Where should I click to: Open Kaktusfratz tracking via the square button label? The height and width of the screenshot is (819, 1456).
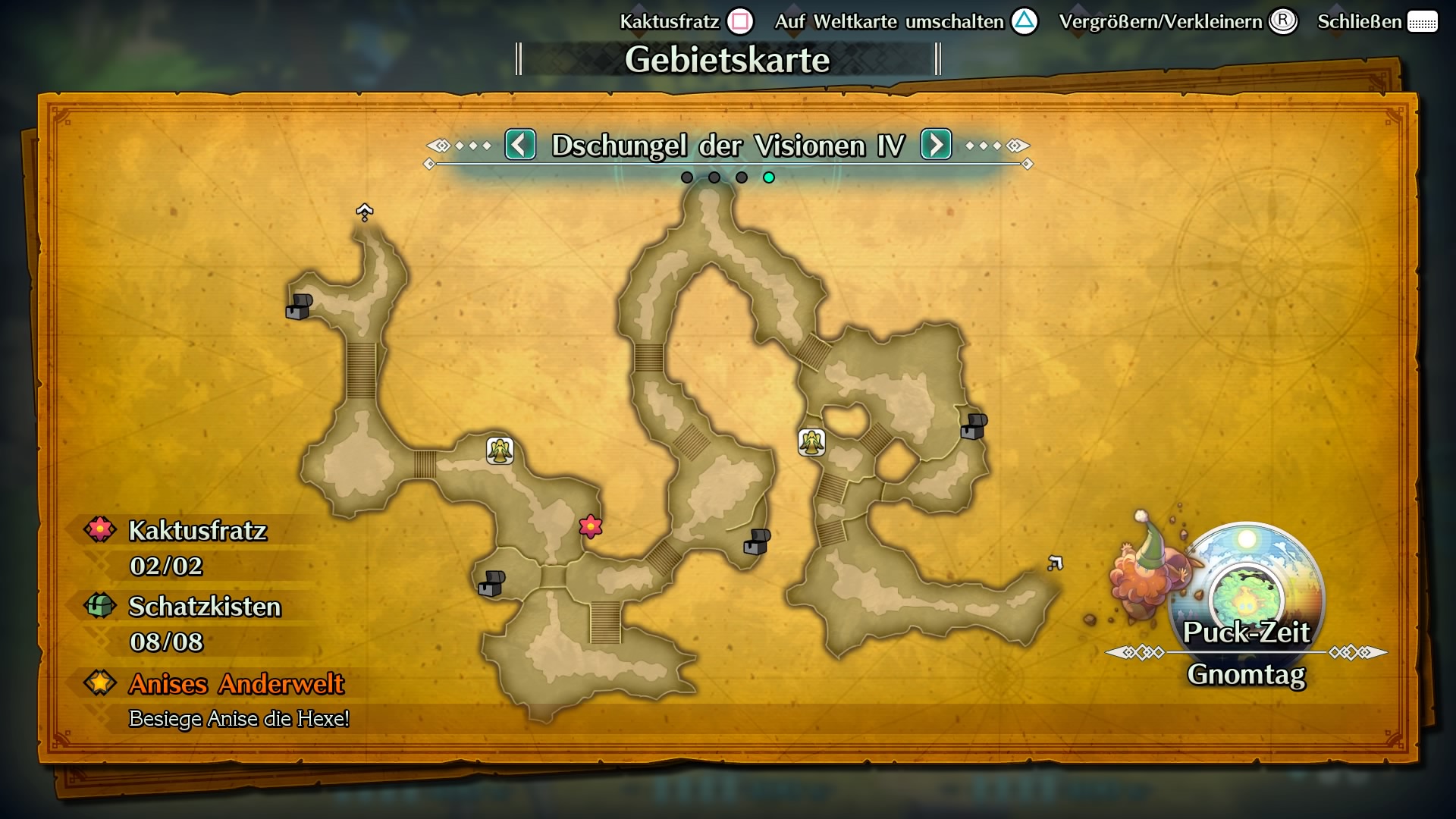(x=739, y=21)
